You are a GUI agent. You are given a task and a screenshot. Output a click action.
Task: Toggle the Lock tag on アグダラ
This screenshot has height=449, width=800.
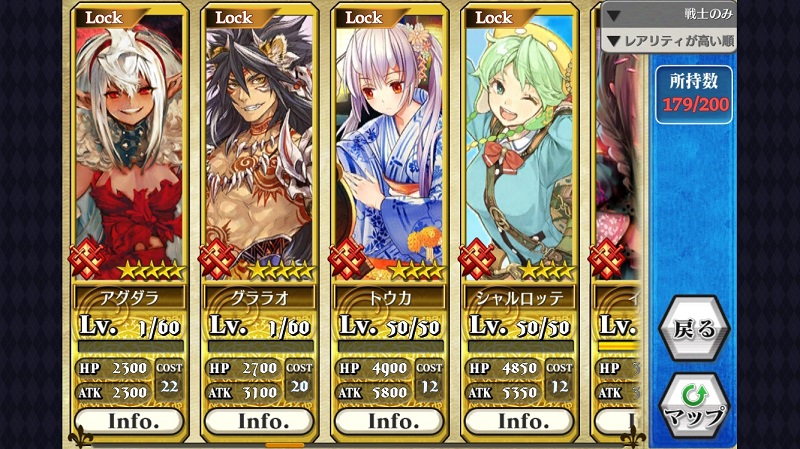[104, 17]
